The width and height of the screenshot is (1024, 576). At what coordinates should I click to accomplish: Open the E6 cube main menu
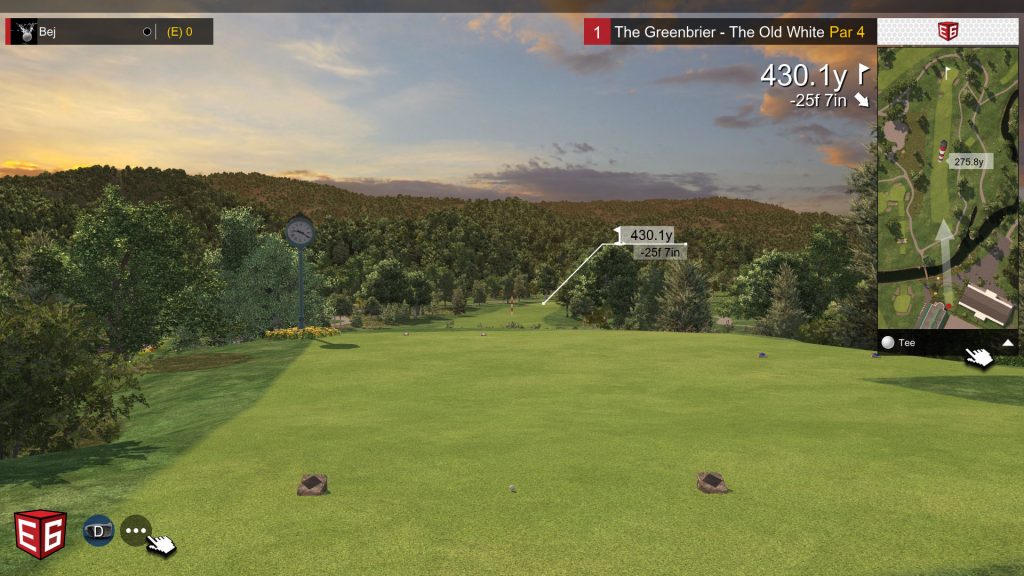pyautogui.click(x=40, y=533)
